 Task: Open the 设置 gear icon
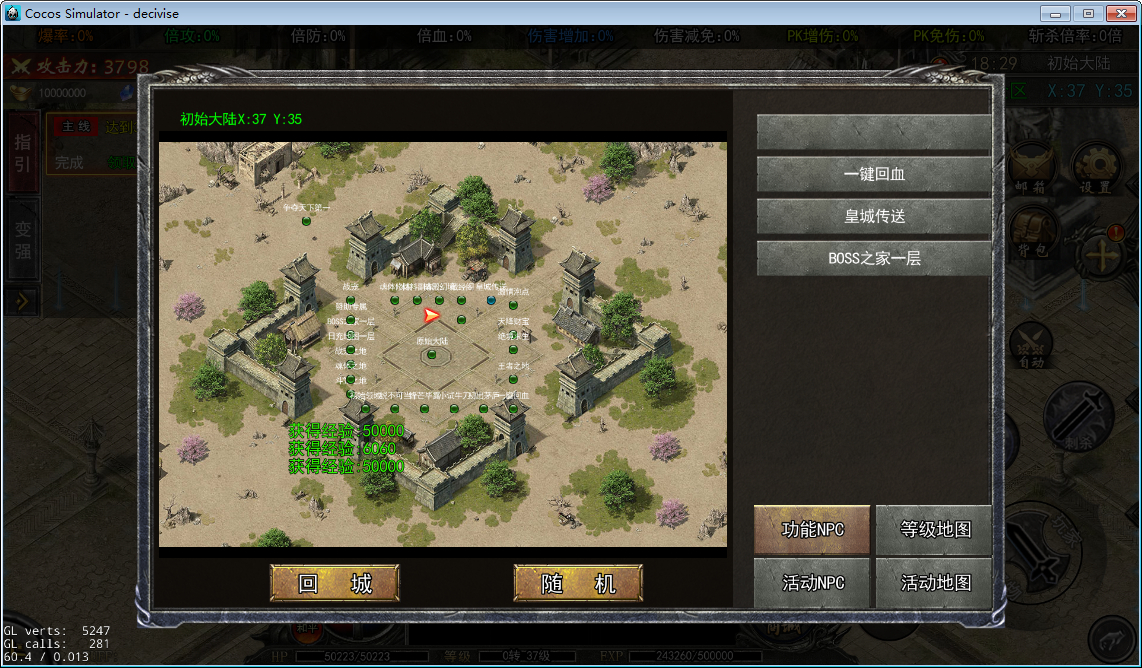click(x=1095, y=164)
